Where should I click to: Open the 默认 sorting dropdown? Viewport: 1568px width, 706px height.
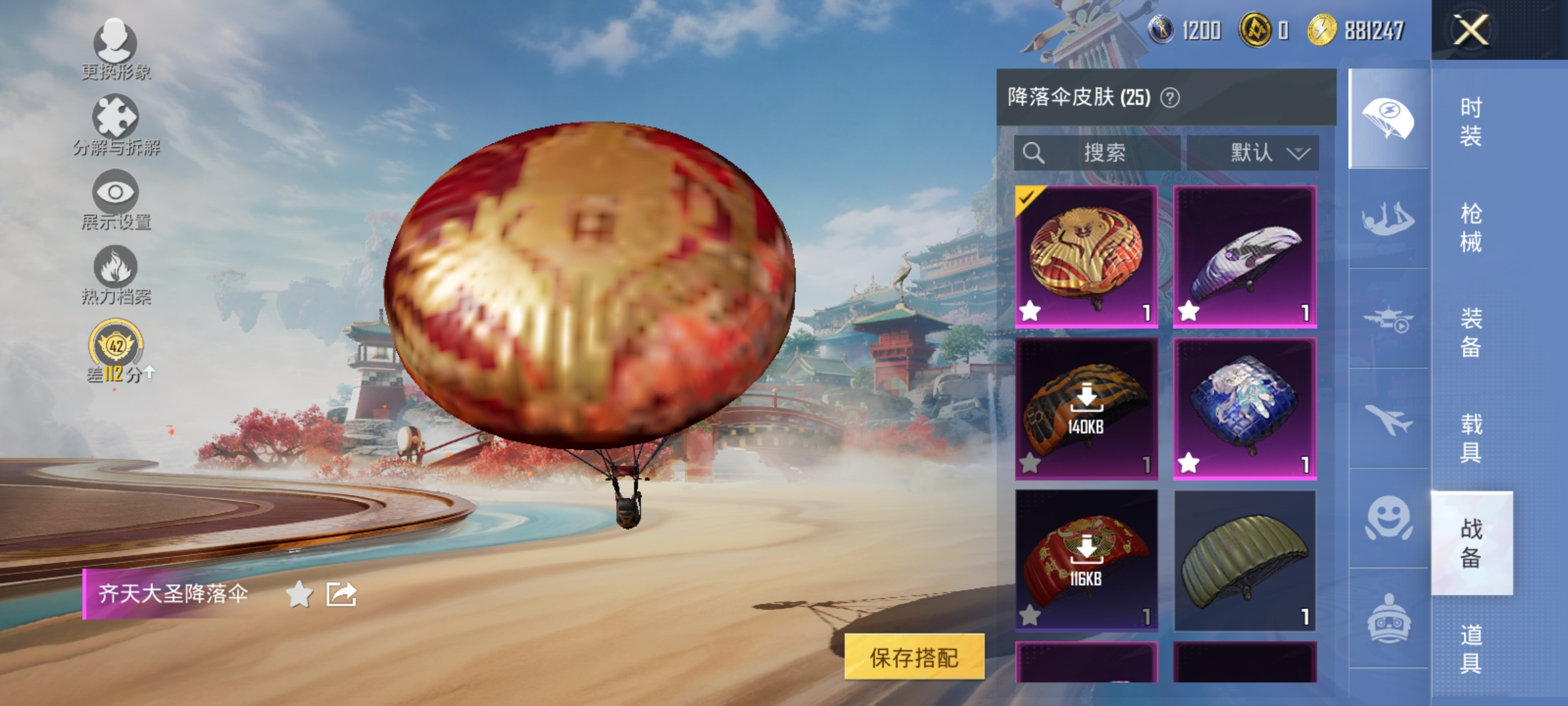1266,152
